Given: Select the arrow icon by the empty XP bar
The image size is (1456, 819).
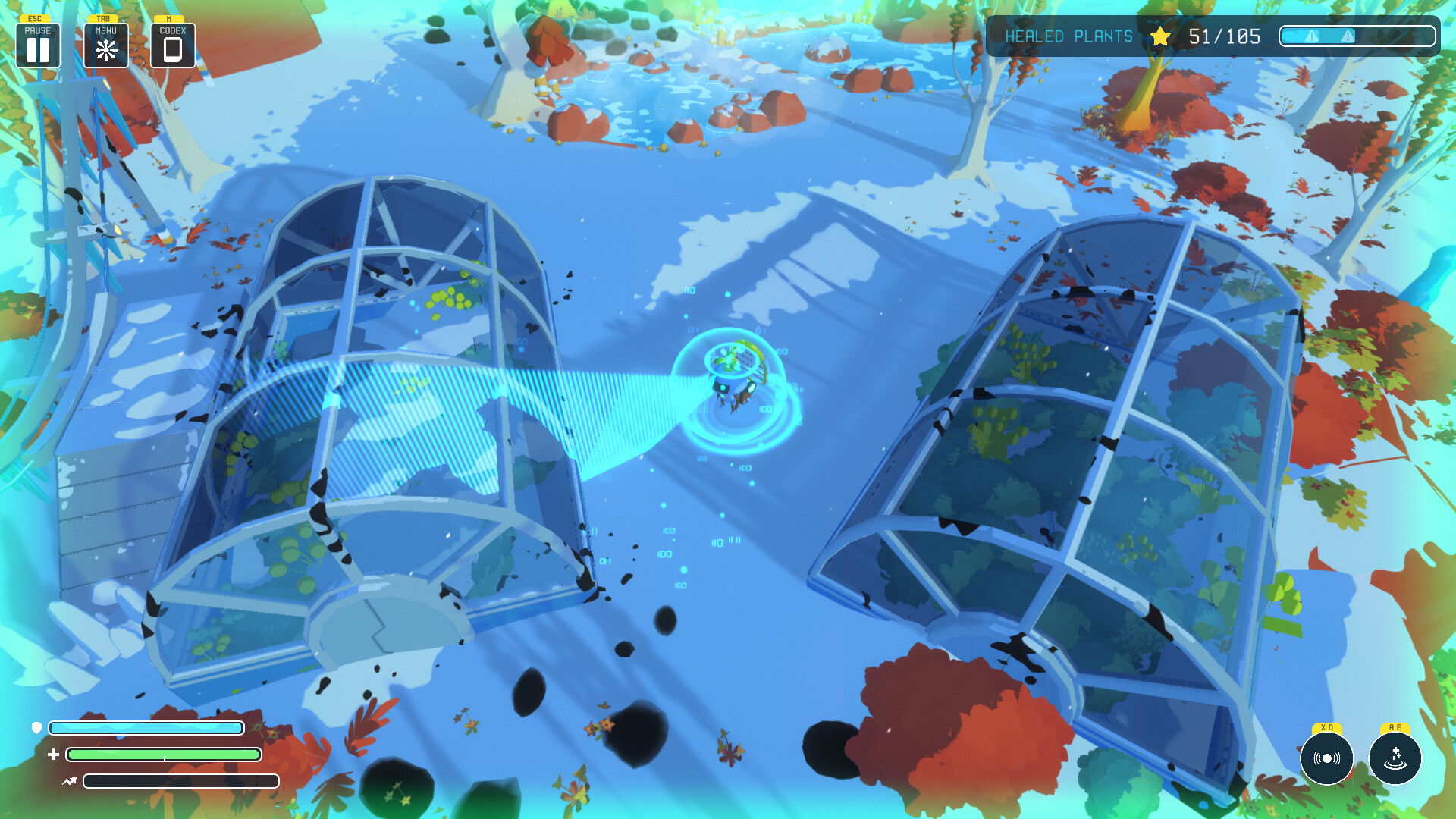Looking at the screenshot, I should (x=68, y=780).
